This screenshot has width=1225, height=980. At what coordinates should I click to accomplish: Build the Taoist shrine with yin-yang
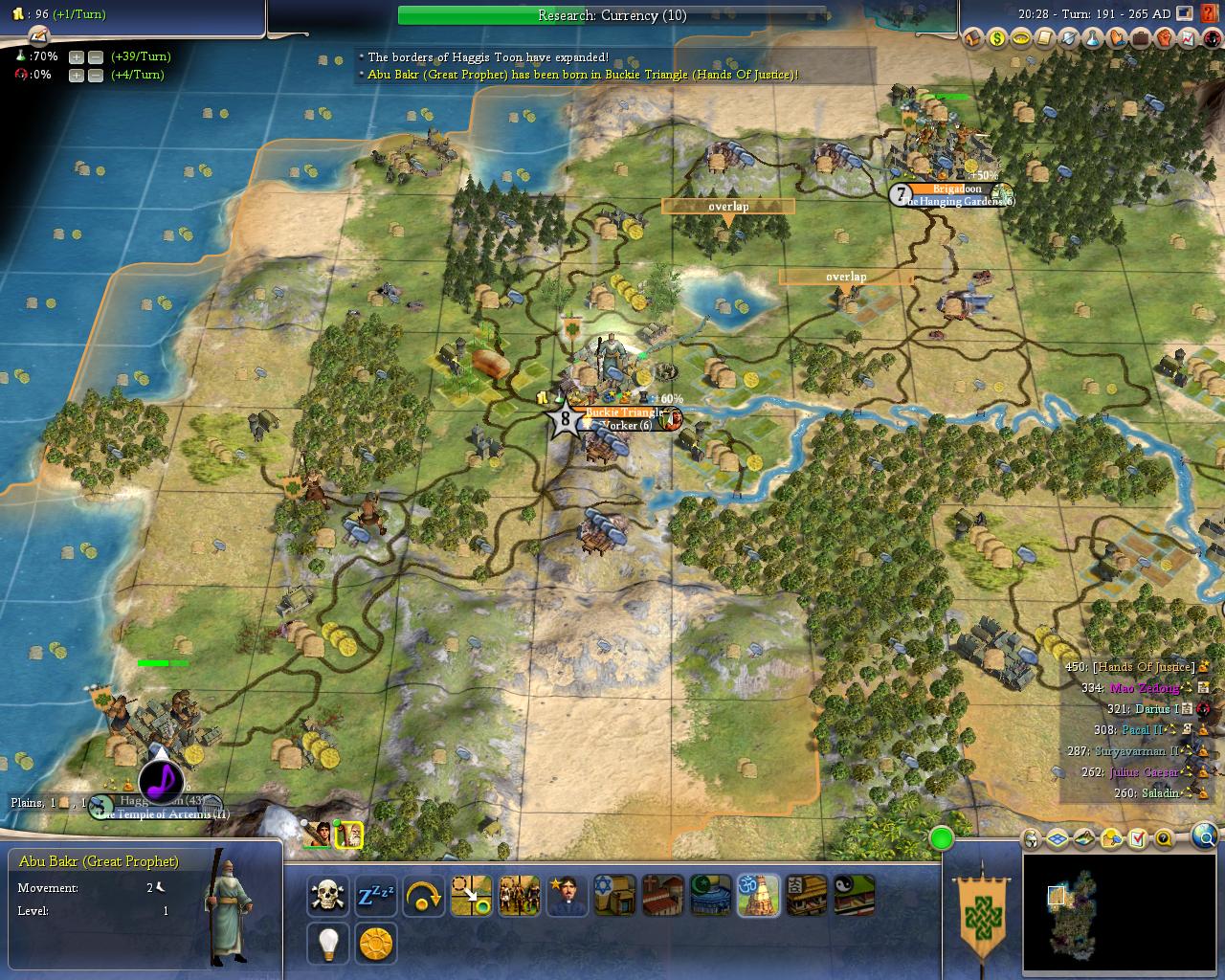point(854,896)
